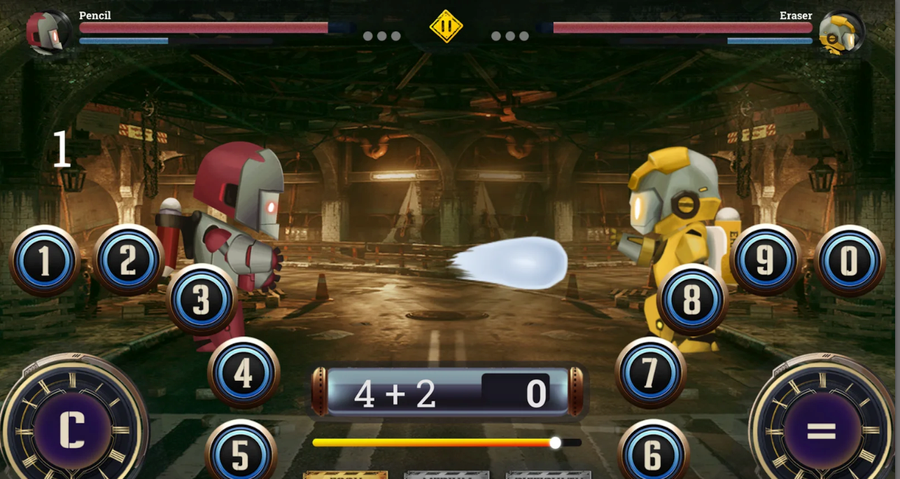This screenshot has width=900, height=479.
Task: Select the number 2 button
Action: point(129,260)
